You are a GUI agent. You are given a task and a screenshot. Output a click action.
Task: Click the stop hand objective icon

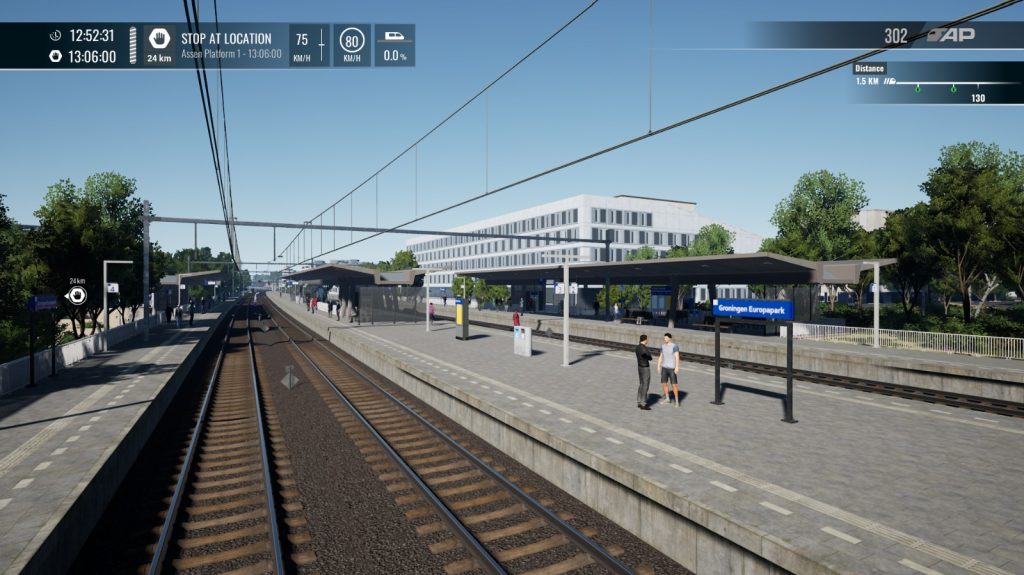(x=159, y=39)
